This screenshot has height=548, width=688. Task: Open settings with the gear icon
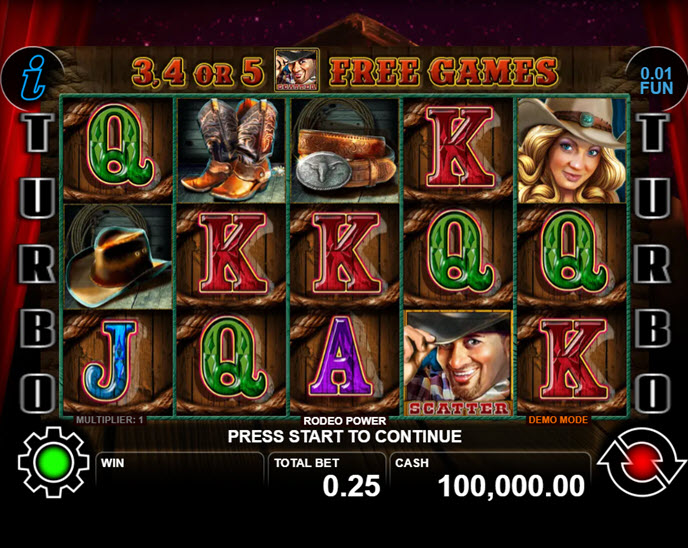tap(52, 463)
